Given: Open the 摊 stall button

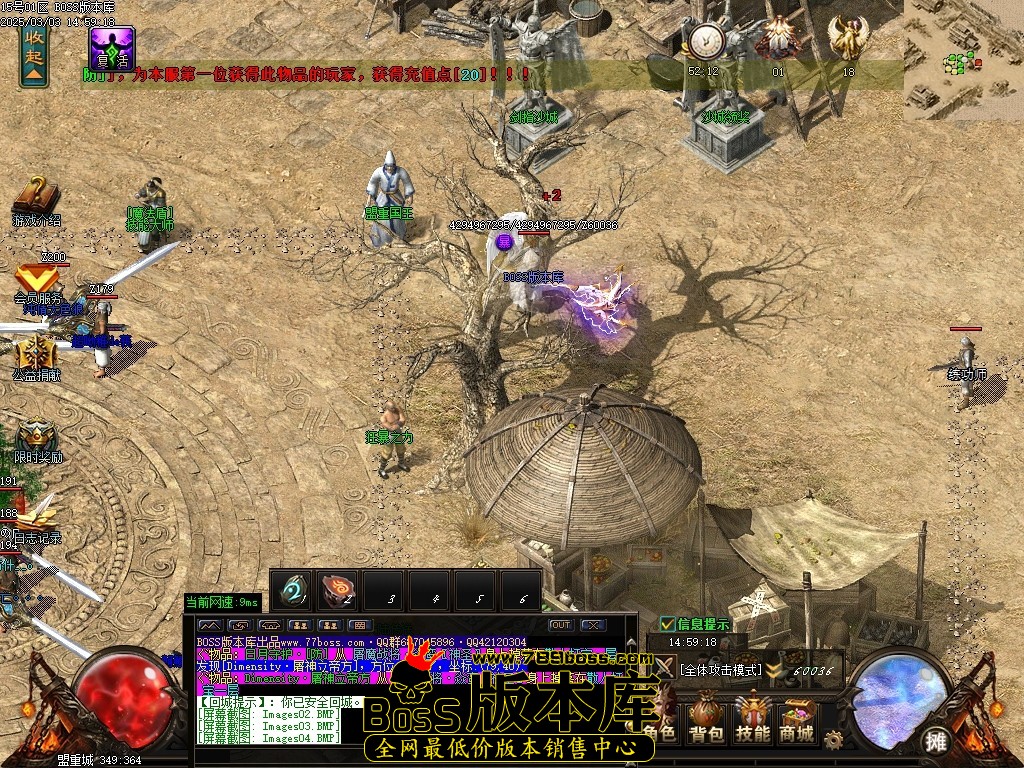Looking at the screenshot, I should [x=936, y=741].
